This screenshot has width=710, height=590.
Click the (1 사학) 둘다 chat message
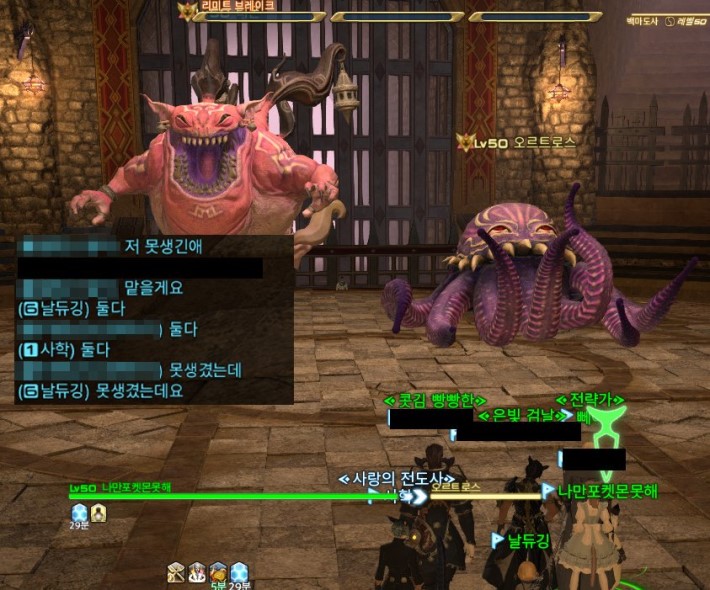tap(64, 349)
